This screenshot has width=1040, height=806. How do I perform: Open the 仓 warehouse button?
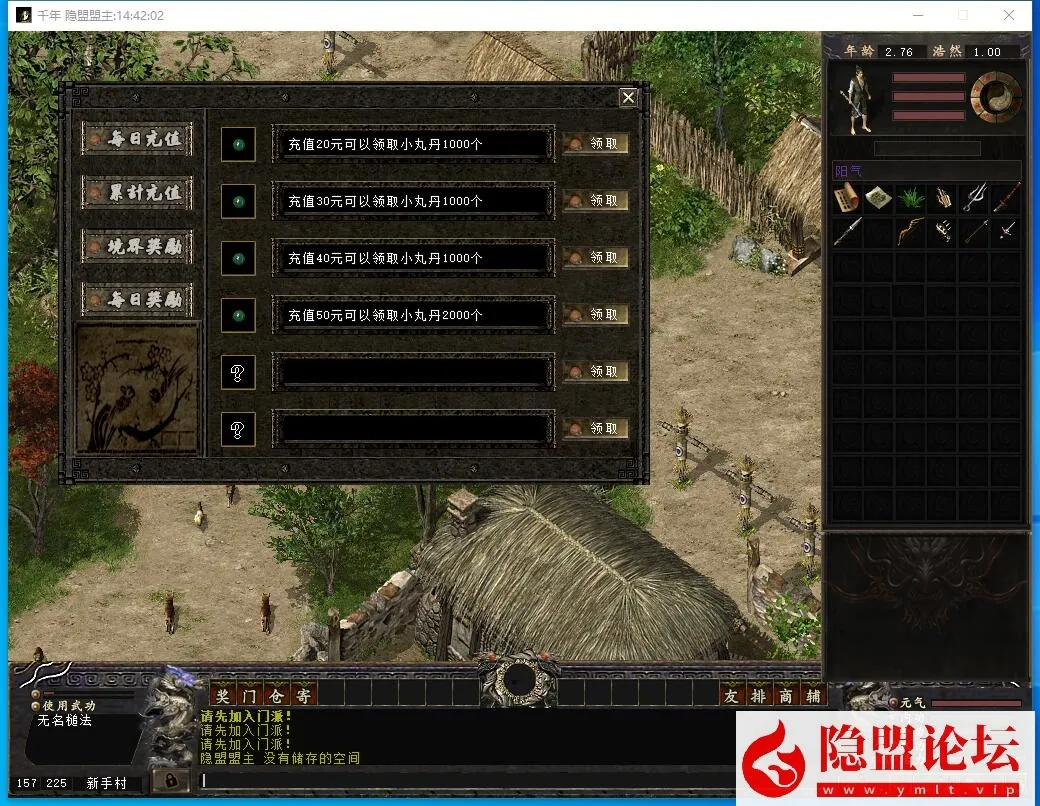click(277, 695)
